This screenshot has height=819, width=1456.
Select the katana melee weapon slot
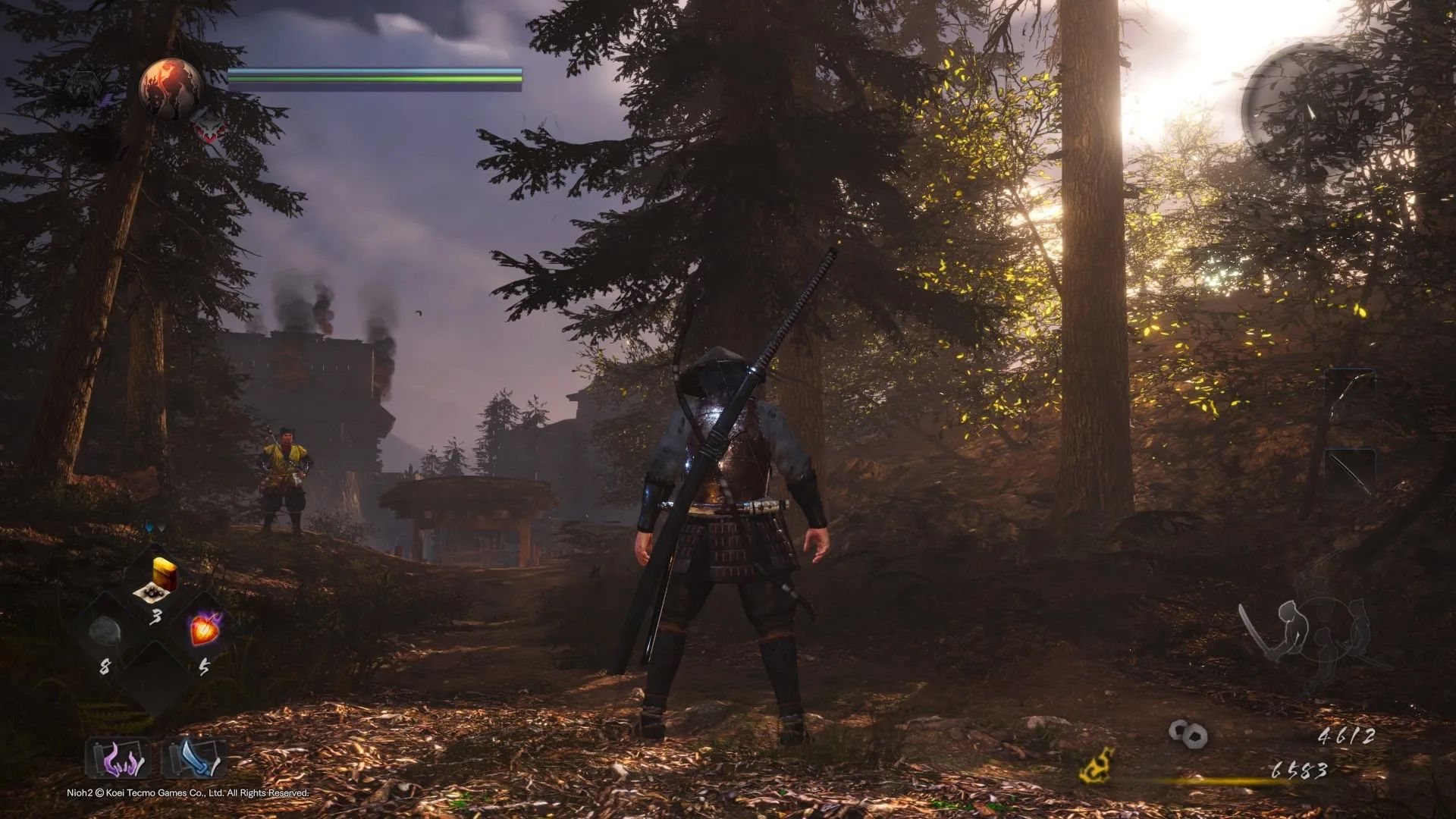[x=1350, y=472]
